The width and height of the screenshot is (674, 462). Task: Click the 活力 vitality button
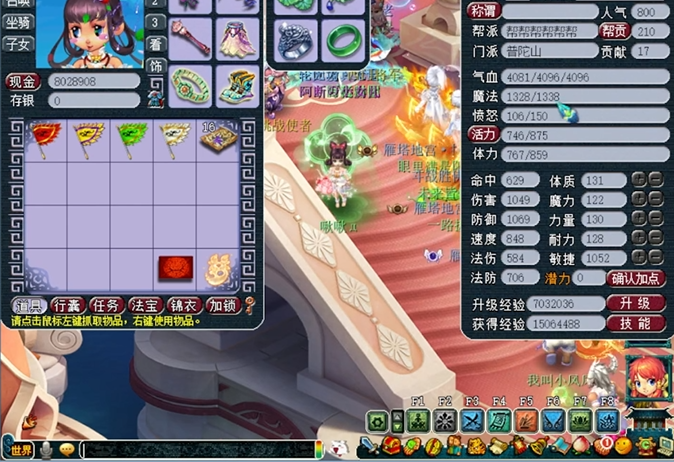pos(484,134)
